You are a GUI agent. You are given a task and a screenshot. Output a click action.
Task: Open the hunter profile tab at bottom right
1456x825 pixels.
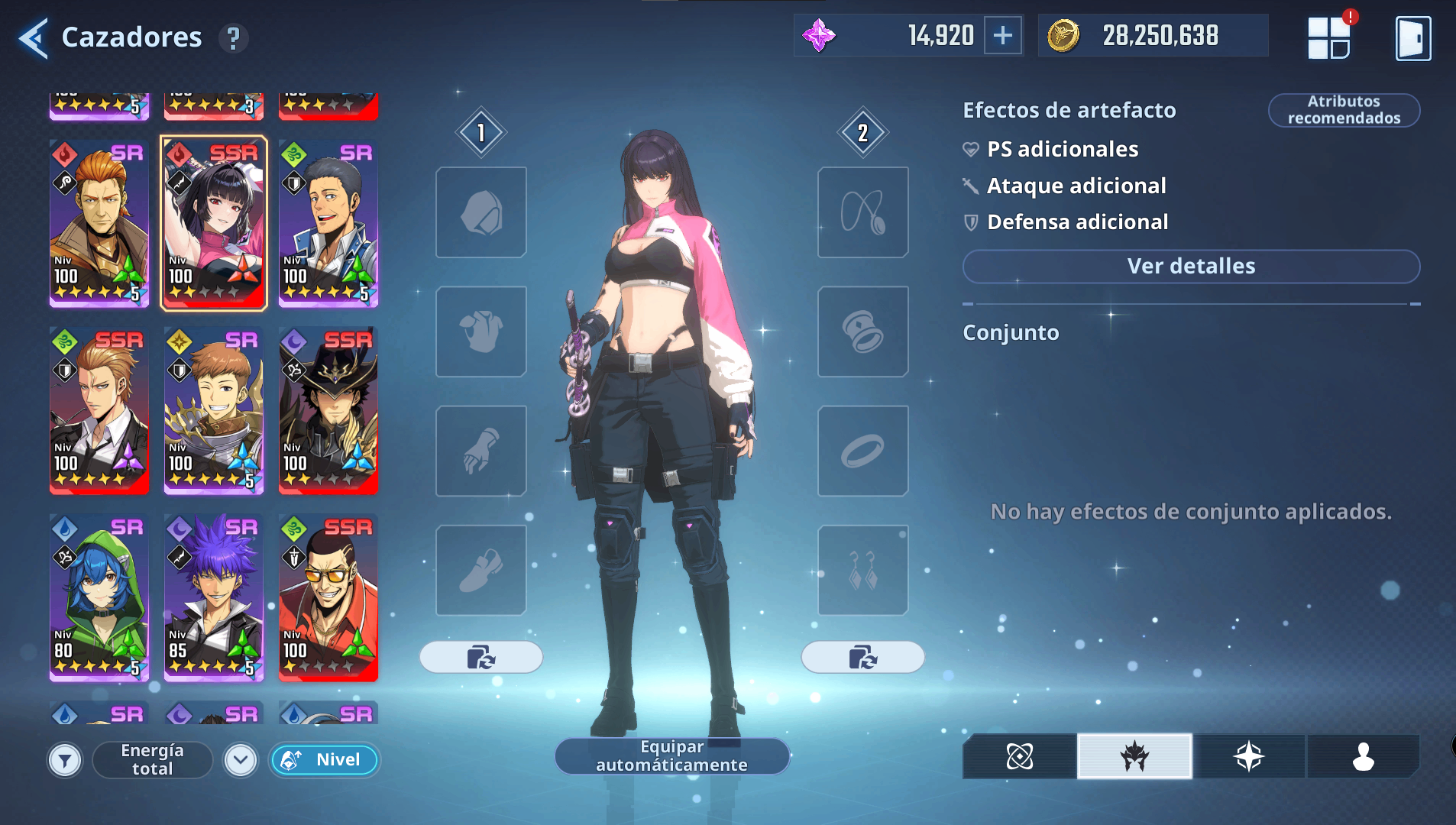(x=1363, y=757)
